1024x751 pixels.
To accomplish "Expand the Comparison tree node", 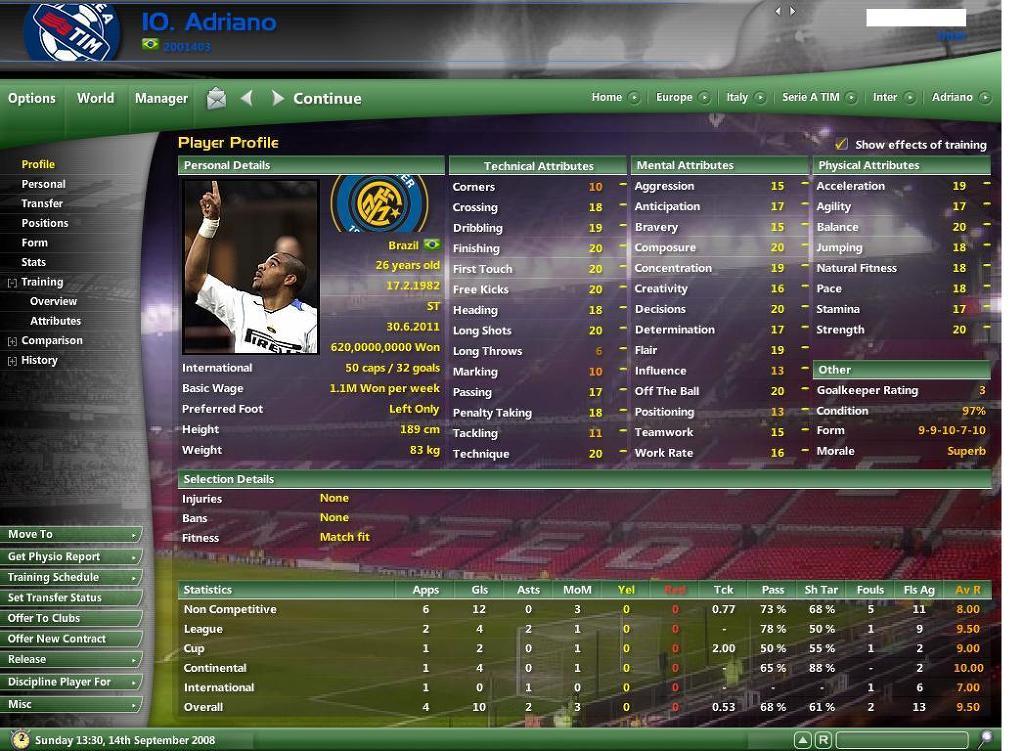I will pyautogui.click(x=12, y=341).
